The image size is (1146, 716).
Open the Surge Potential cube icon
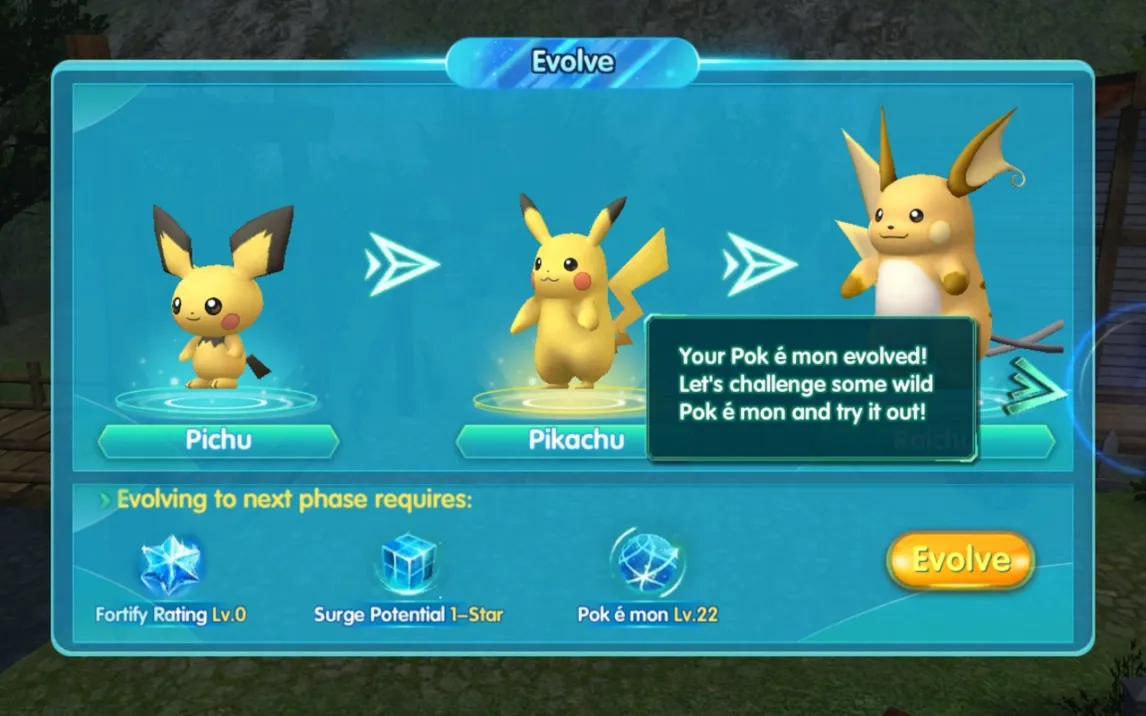[x=409, y=565]
